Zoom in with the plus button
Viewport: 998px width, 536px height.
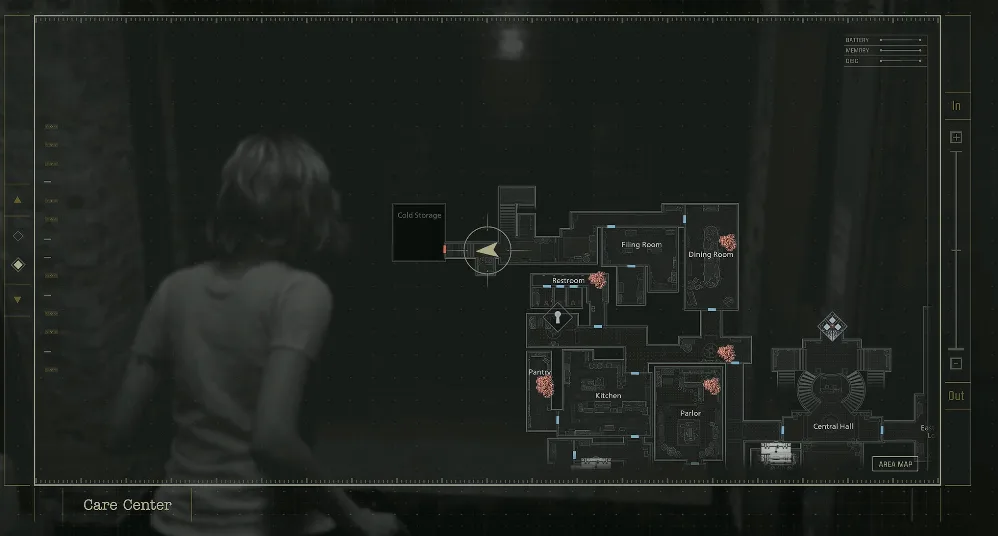[x=955, y=137]
